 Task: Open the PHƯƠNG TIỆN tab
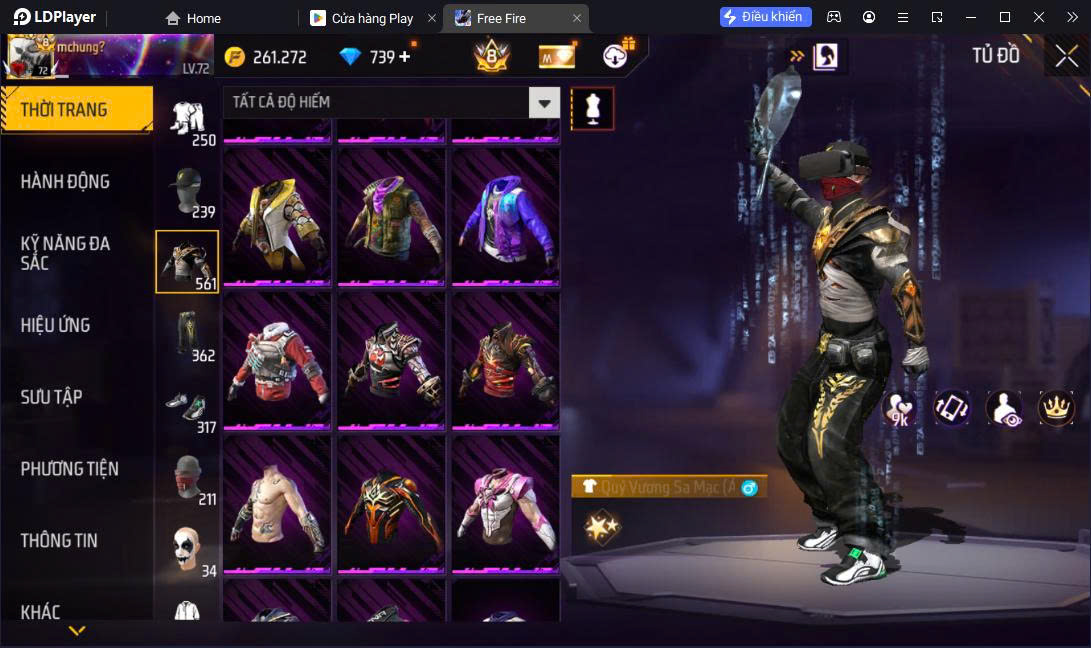[x=70, y=468]
